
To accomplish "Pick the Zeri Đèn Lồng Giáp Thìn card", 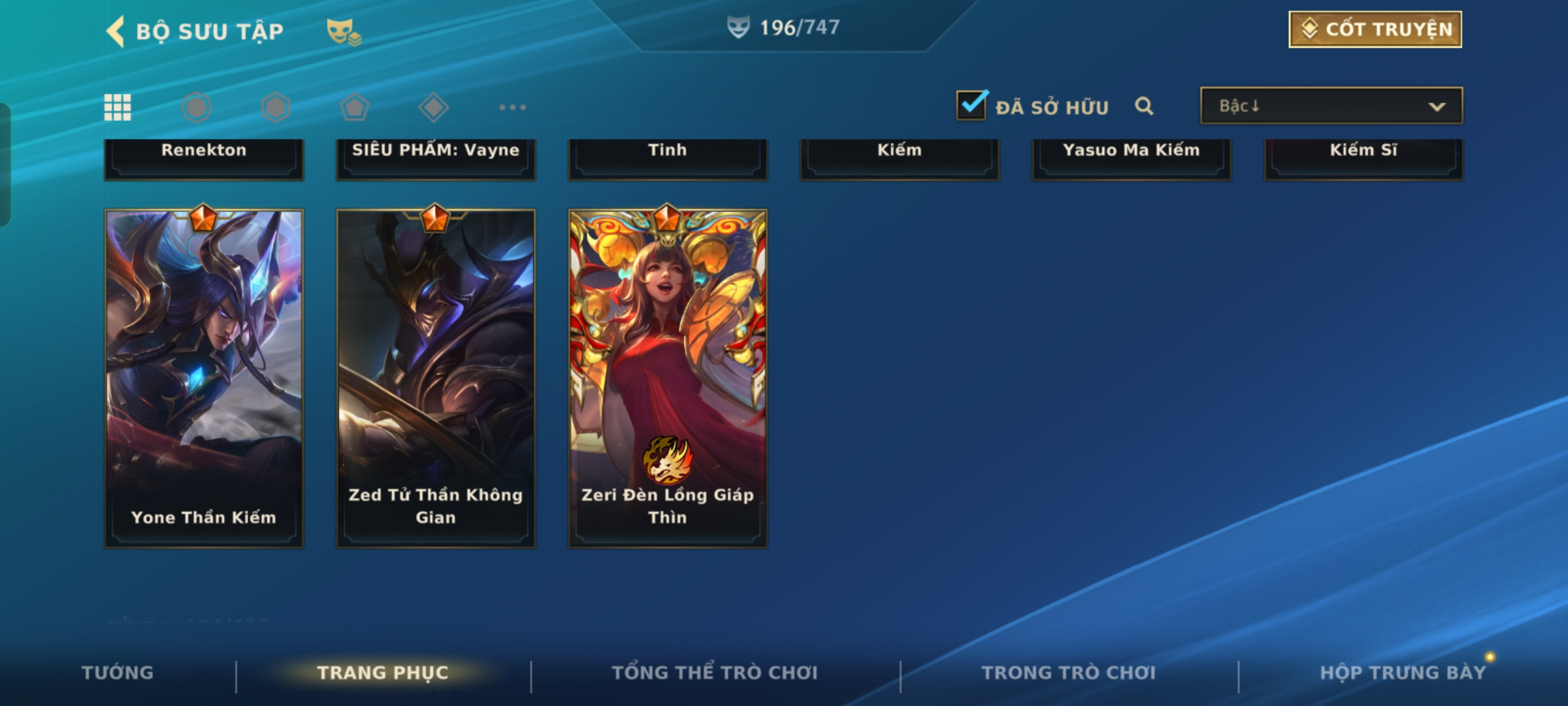I will pyautogui.click(x=668, y=378).
